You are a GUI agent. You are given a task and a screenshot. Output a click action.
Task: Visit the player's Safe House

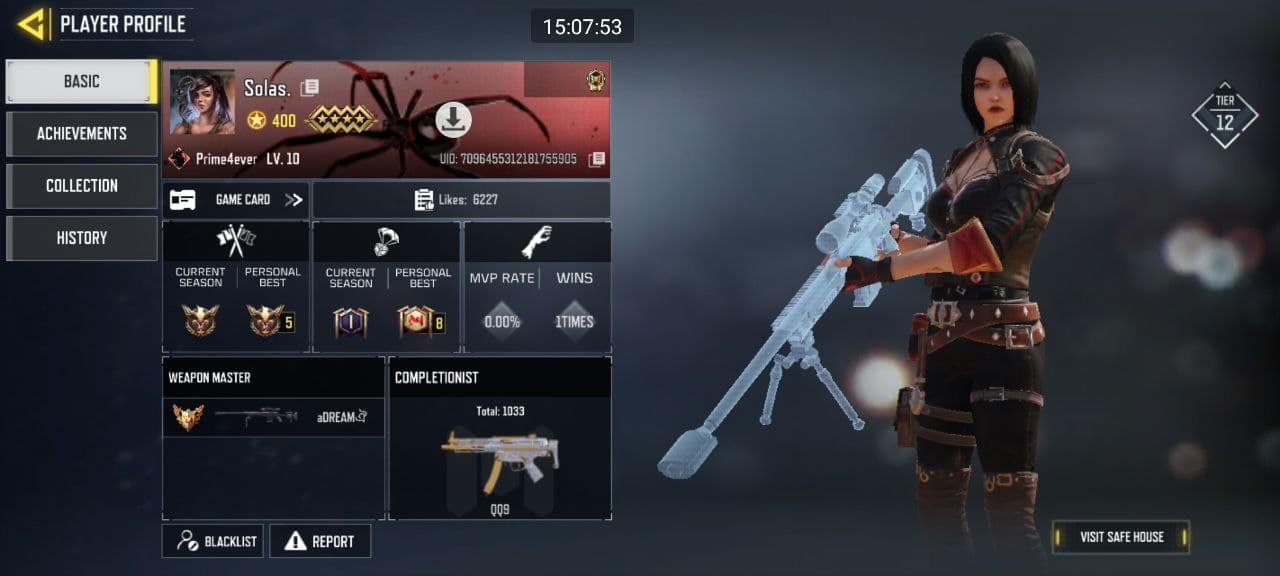click(x=1121, y=537)
